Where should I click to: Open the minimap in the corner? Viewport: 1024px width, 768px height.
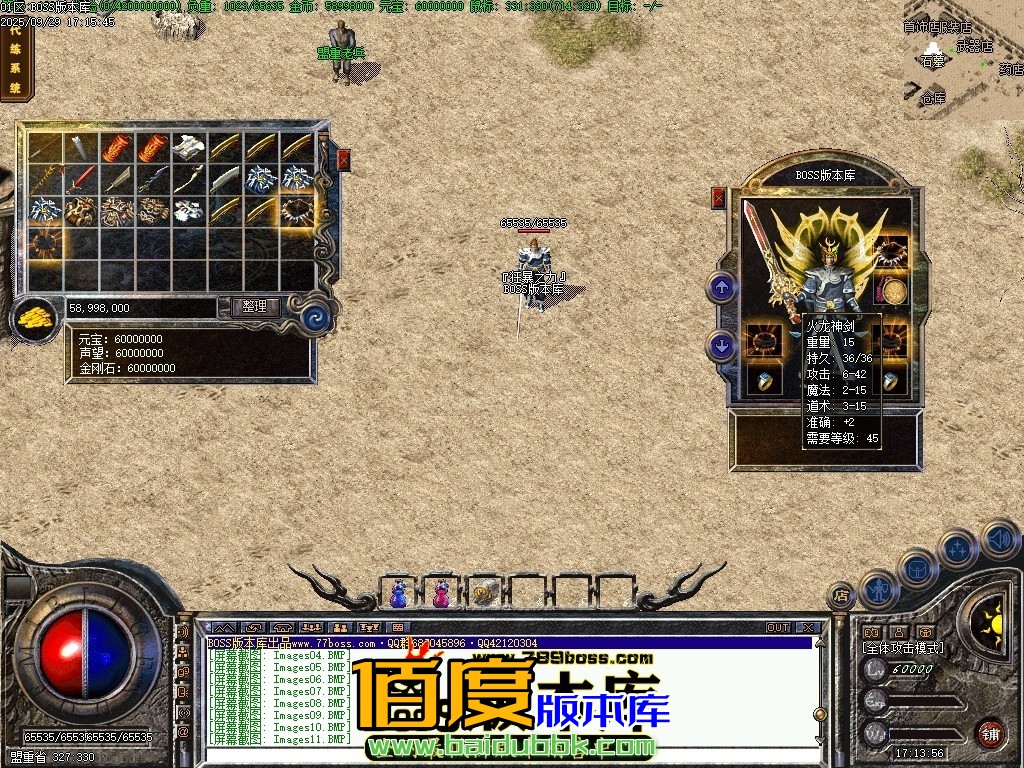[x=962, y=60]
